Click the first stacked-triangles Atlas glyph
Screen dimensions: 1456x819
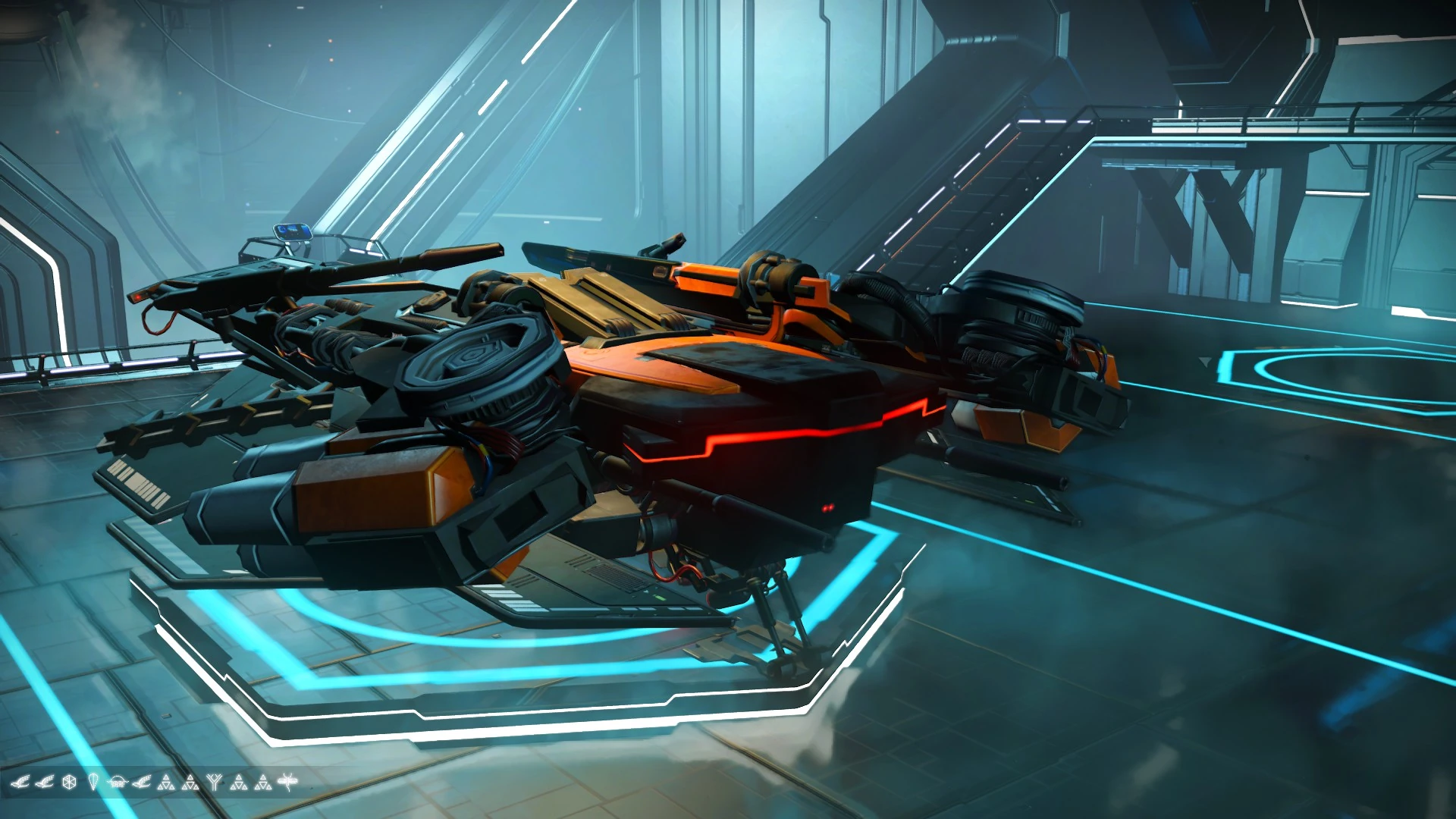[166, 783]
